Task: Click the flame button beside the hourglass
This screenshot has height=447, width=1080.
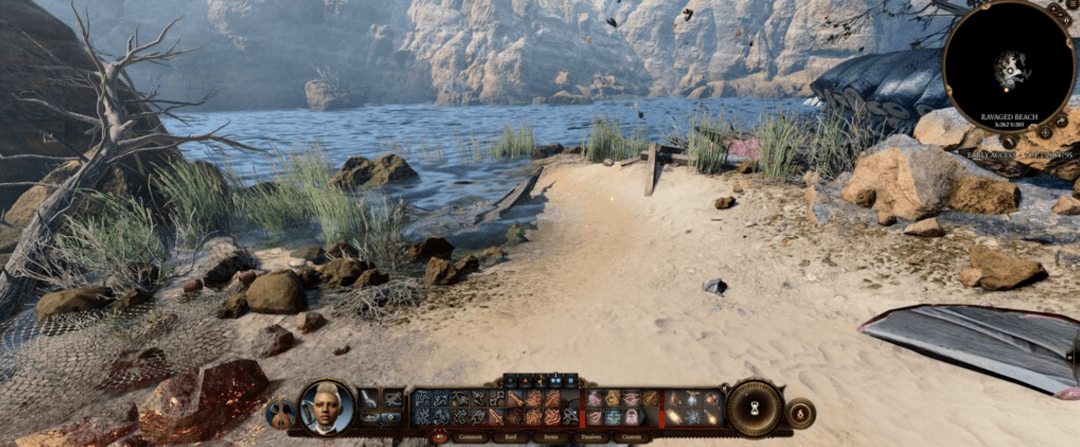Action: 800,412
